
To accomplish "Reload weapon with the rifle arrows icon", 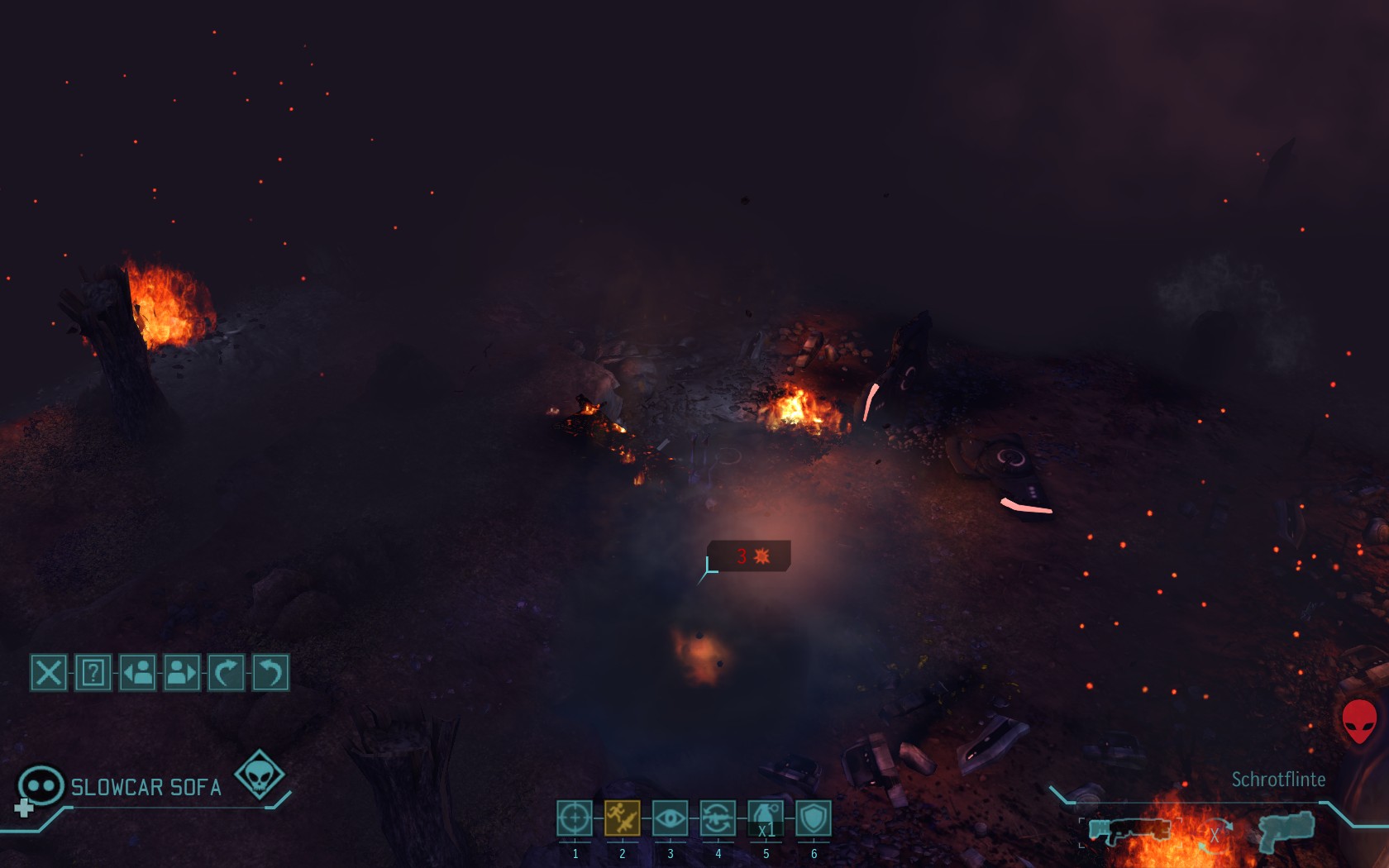I will (x=718, y=818).
